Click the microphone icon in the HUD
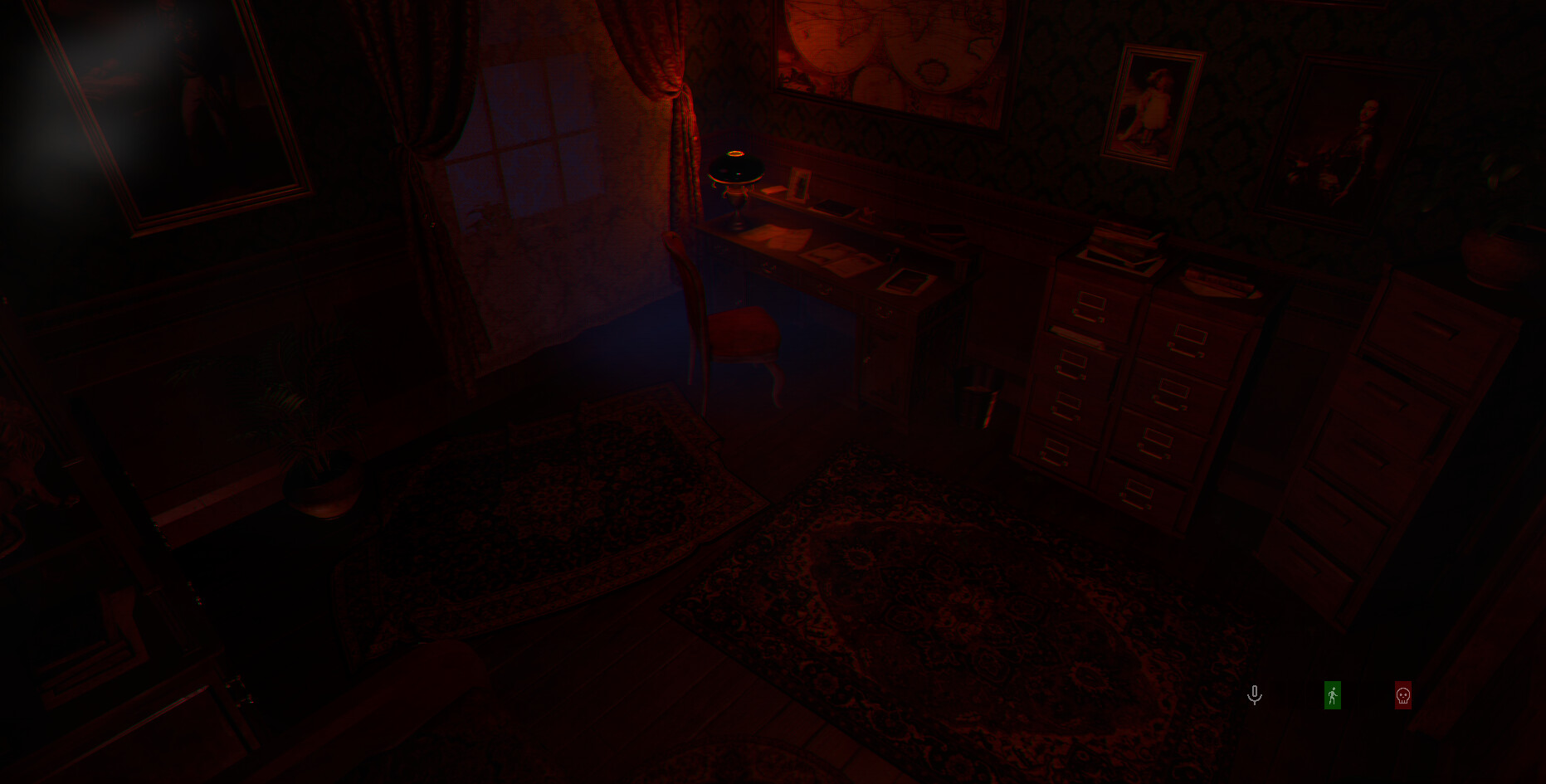 (x=1255, y=695)
